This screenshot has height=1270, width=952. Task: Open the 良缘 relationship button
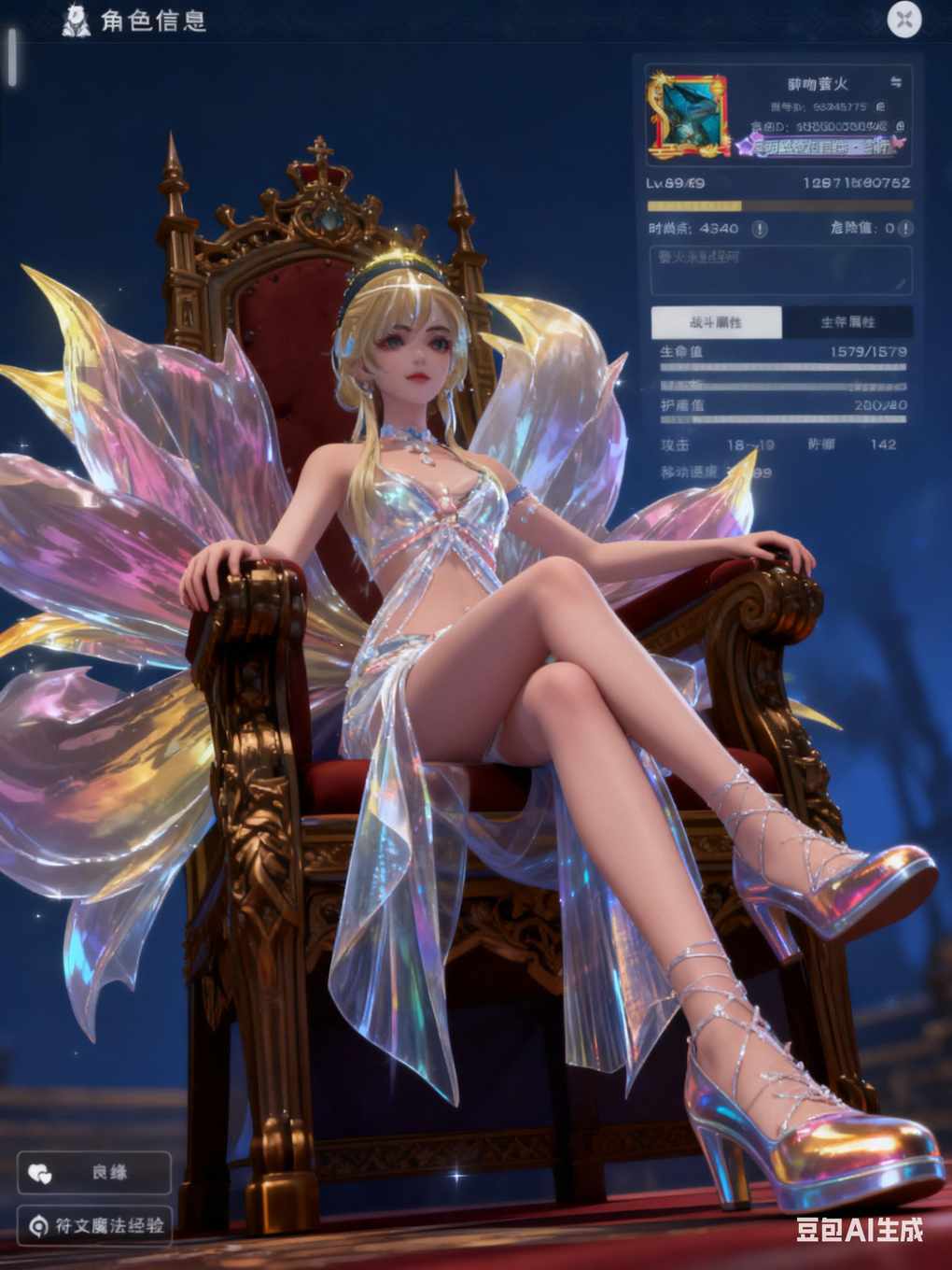tap(94, 1172)
